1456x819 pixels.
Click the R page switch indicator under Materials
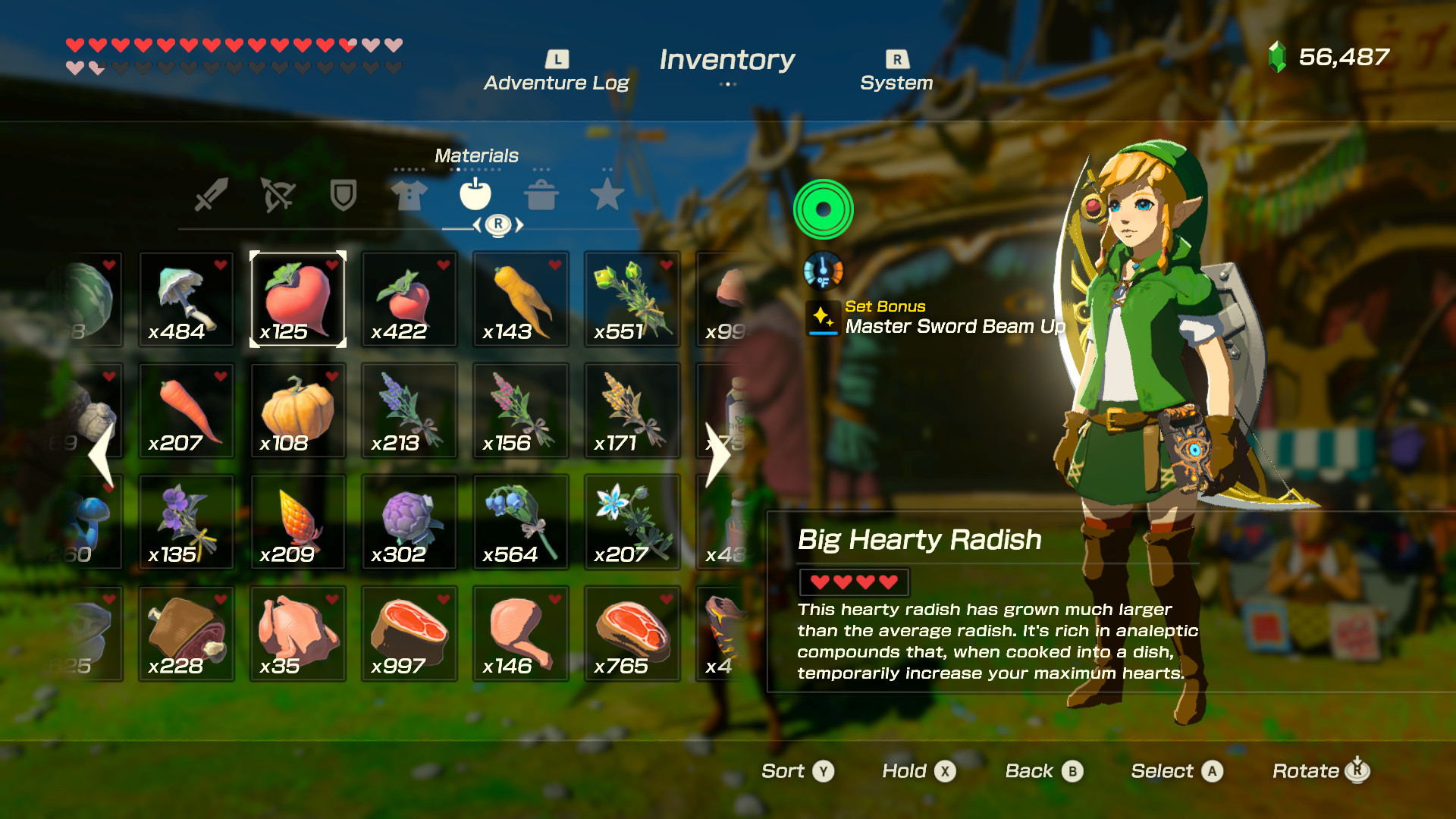tap(499, 223)
